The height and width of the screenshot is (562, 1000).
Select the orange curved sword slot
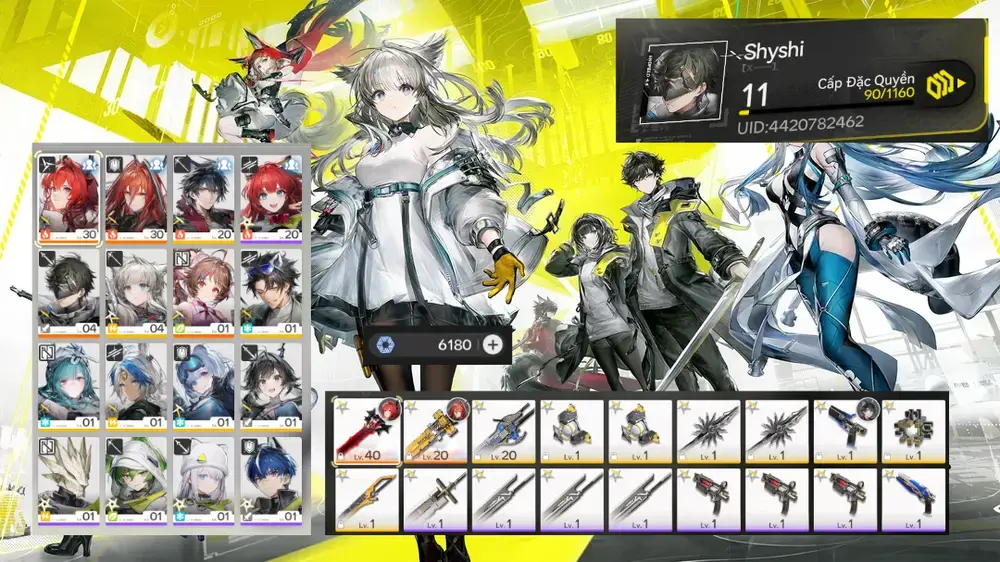[366, 497]
